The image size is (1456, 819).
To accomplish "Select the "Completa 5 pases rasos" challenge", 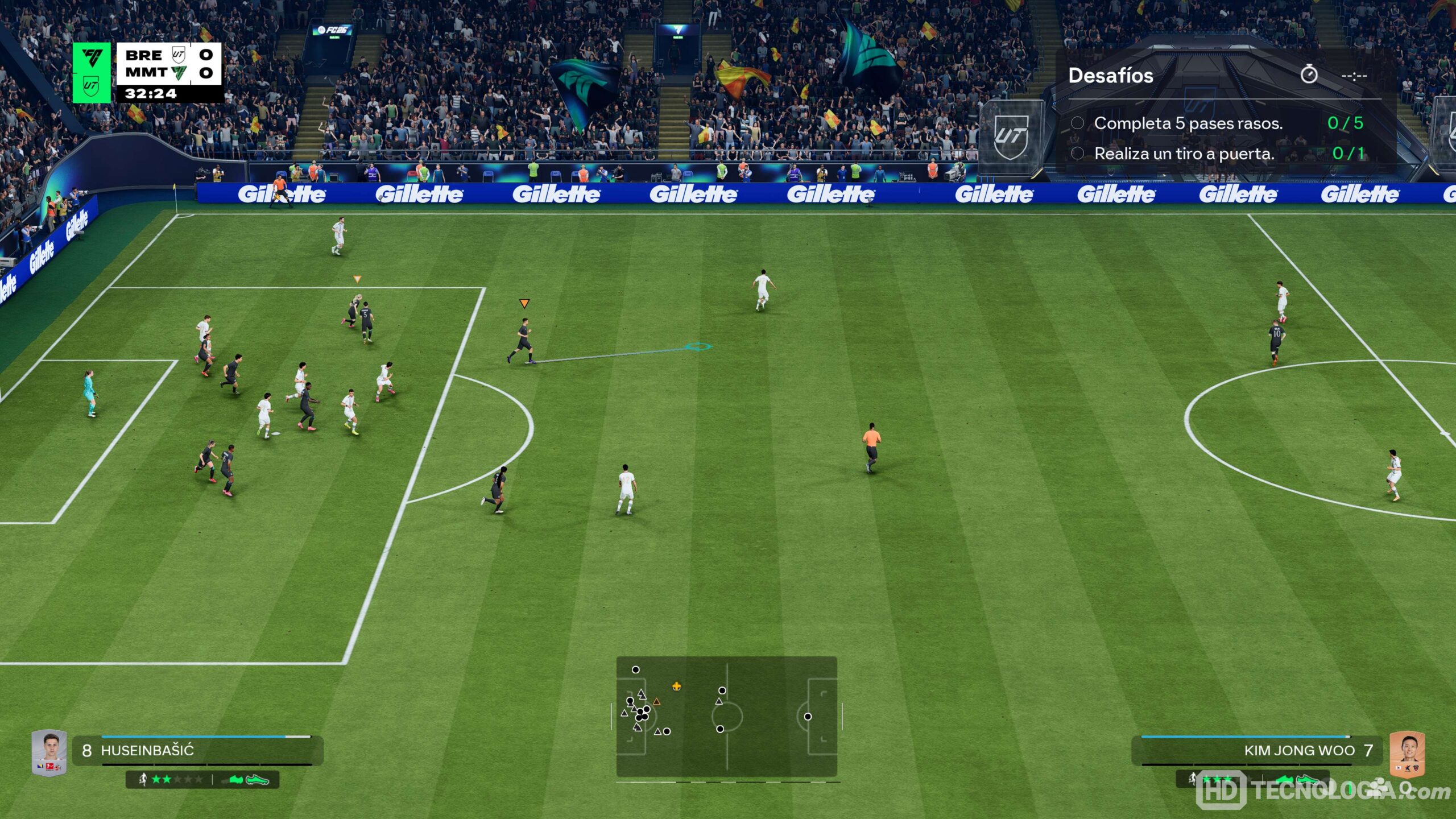I will point(1188,123).
